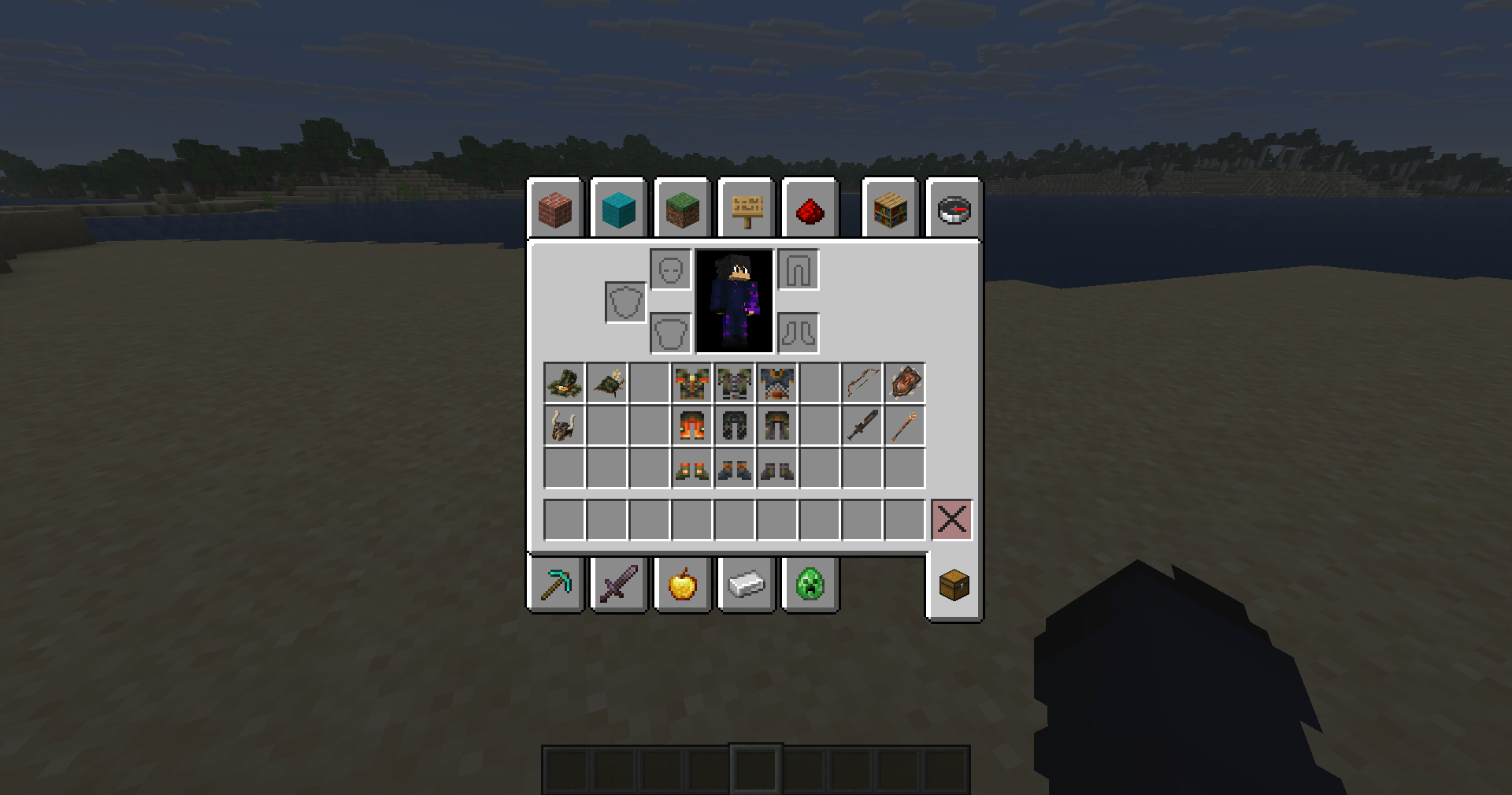Pick up the dark sword item
Viewport: 1512px width, 795px height.
pos(862,425)
